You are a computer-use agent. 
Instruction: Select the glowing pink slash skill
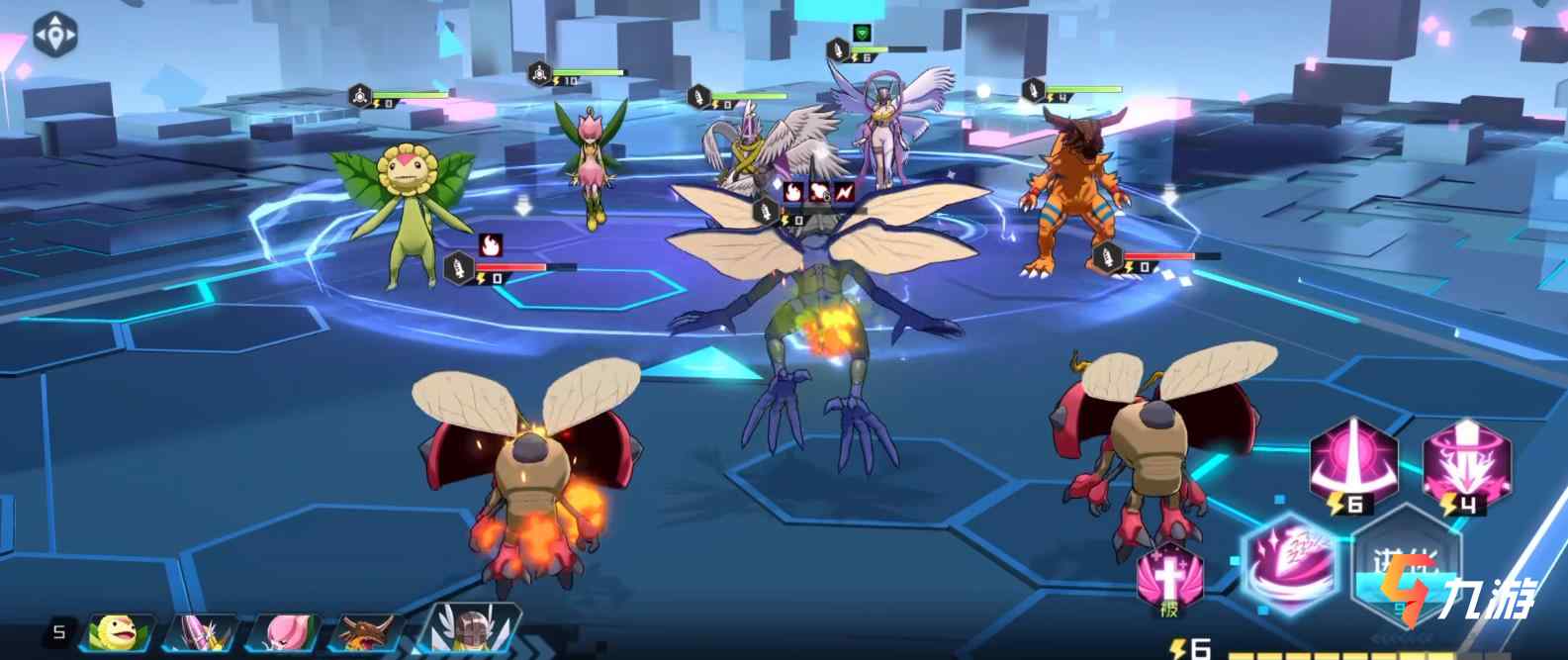(1289, 556)
